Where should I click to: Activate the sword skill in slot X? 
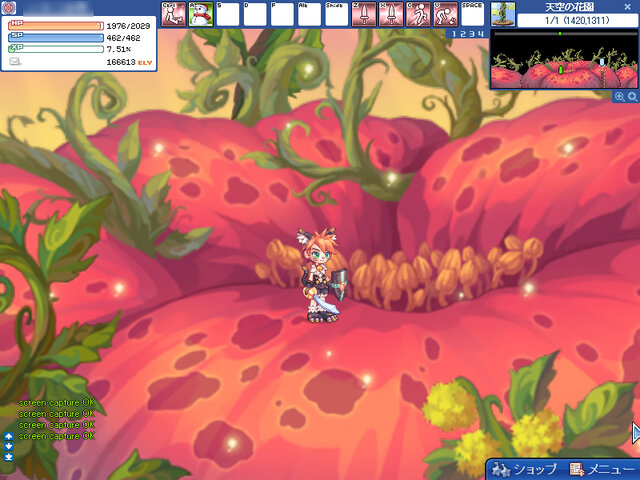(x=391, y=14)
